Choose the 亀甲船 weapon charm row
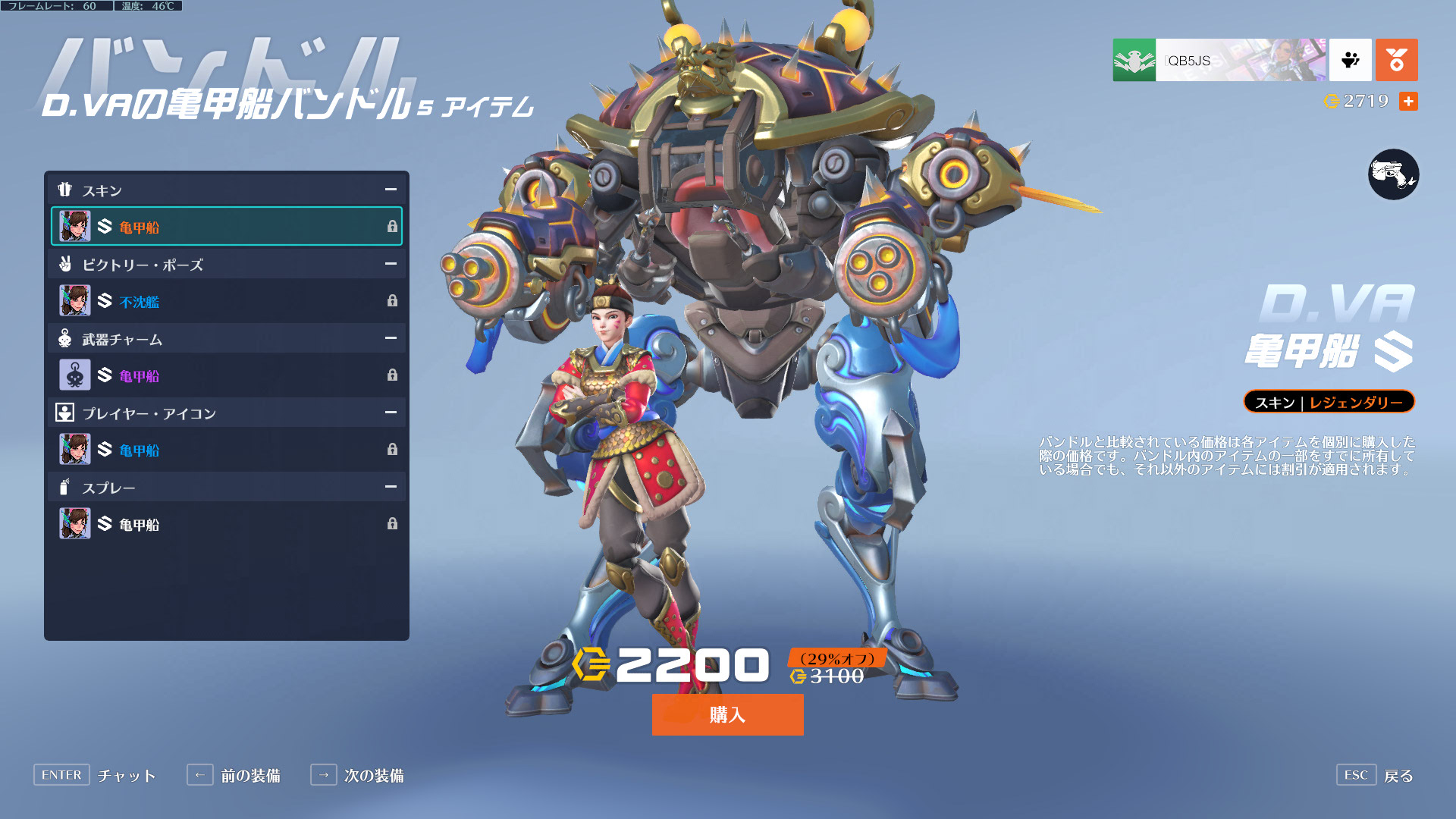The width and height of the screenshot is (1456, 819). (x=226, y=375)
